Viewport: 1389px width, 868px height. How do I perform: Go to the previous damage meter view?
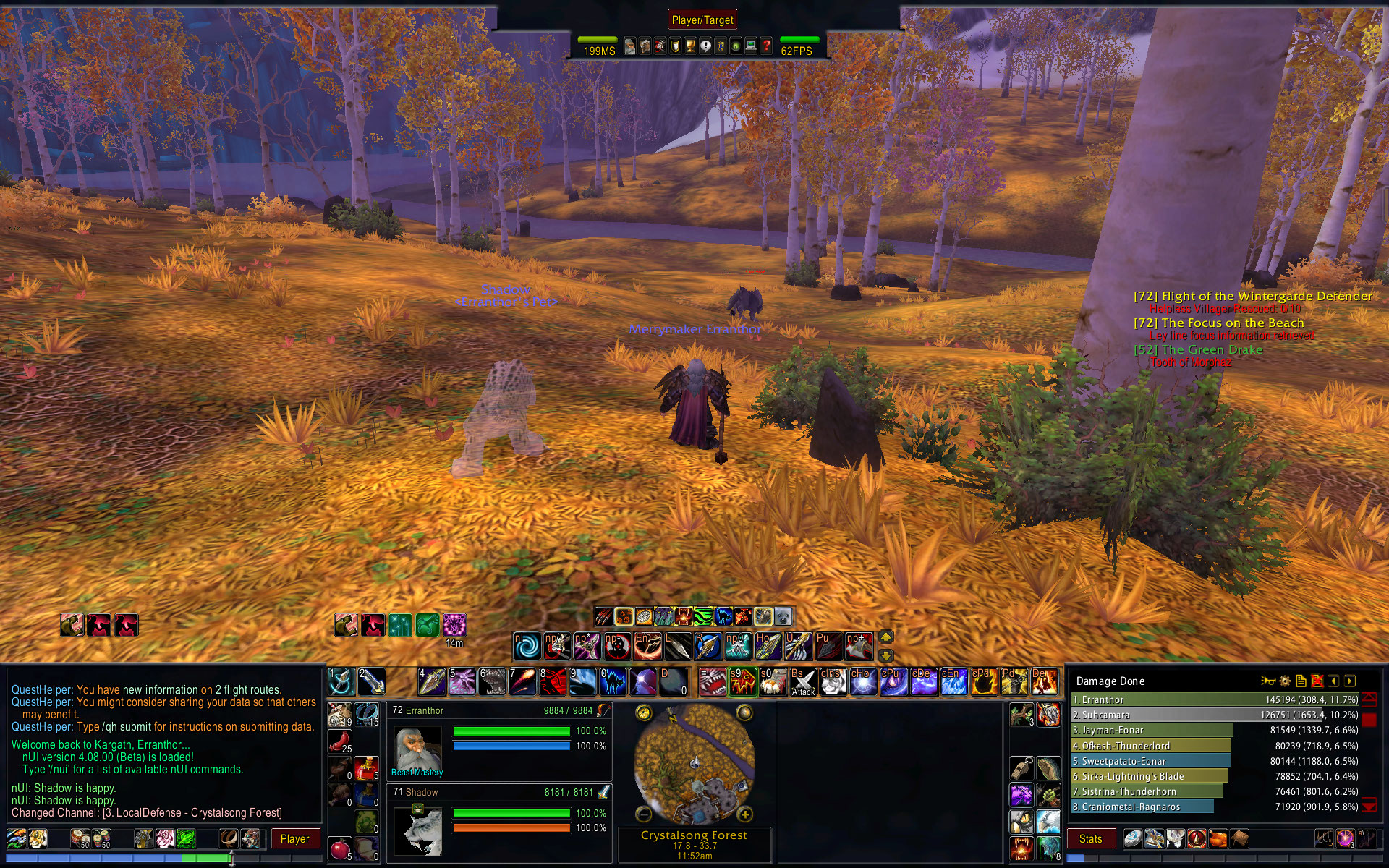pos(1333,681)
